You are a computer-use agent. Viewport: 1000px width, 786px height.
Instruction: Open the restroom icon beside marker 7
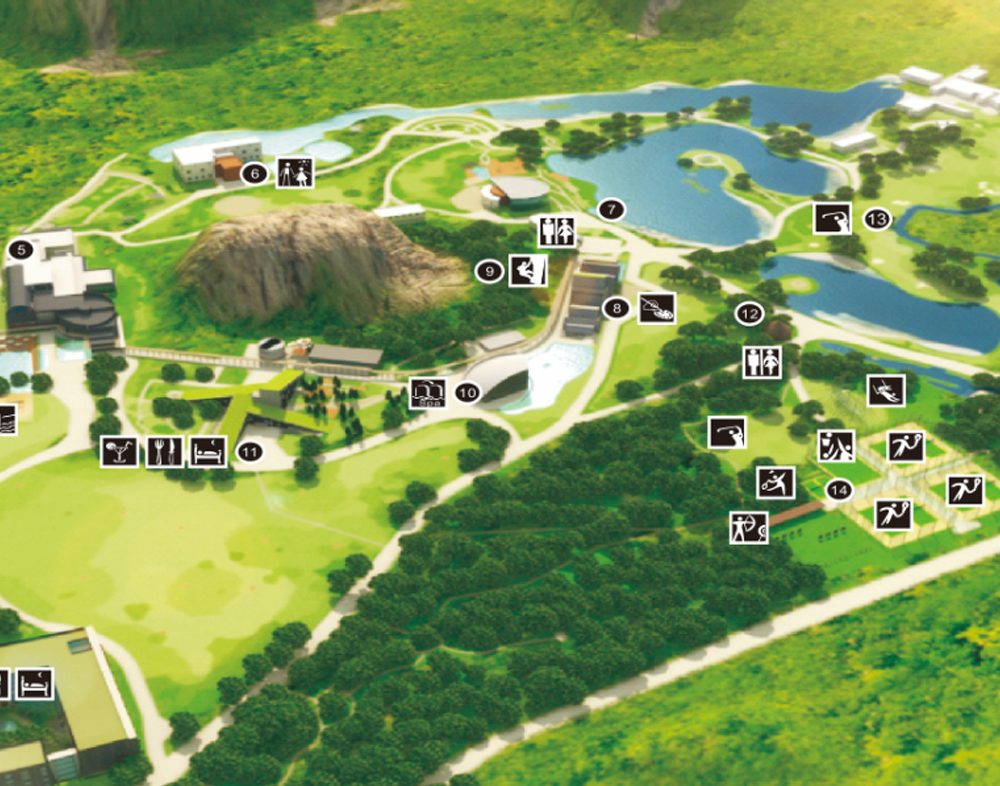click(555, 231)
